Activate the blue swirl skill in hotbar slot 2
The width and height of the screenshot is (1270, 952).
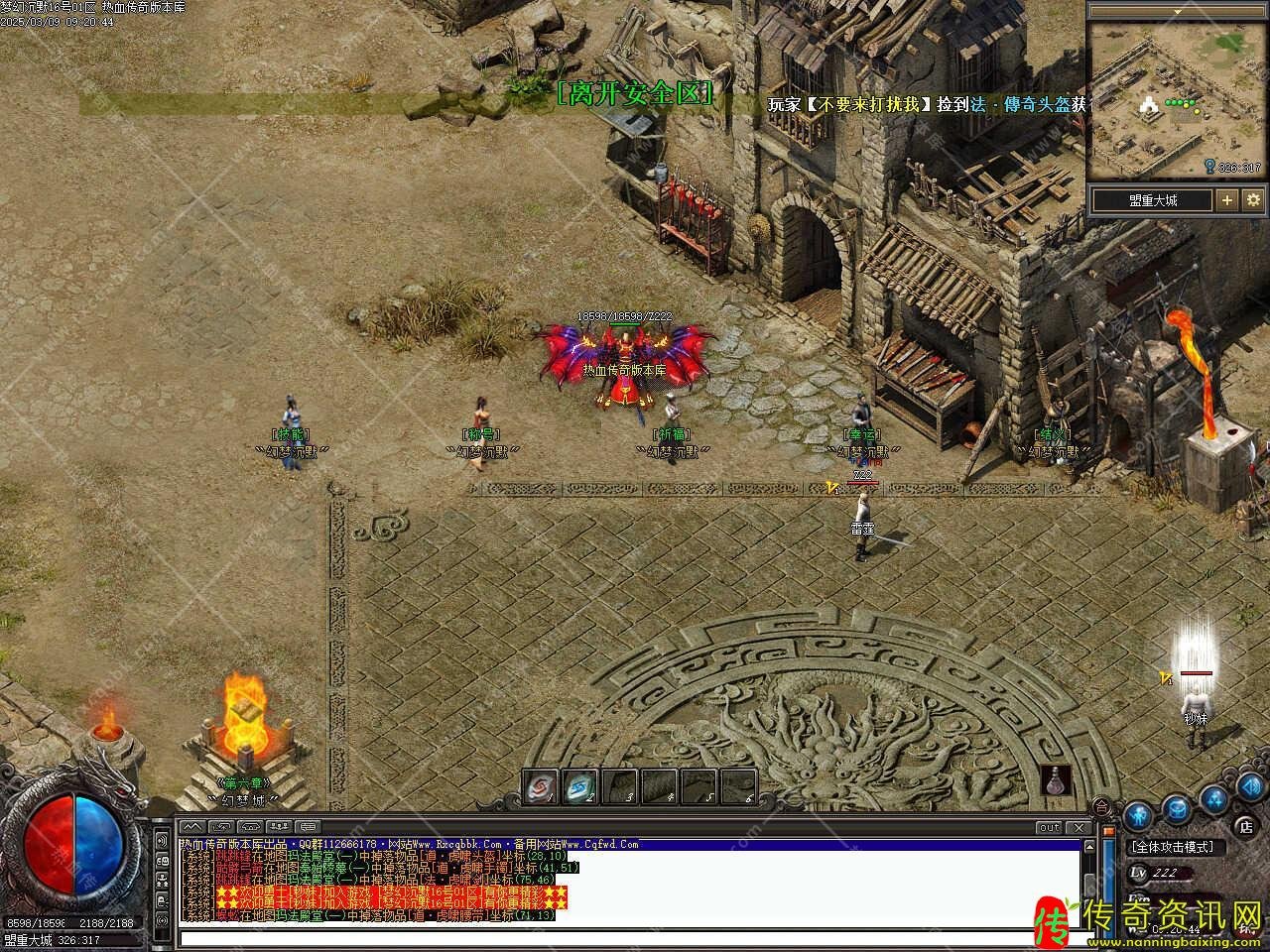[579, 787]
